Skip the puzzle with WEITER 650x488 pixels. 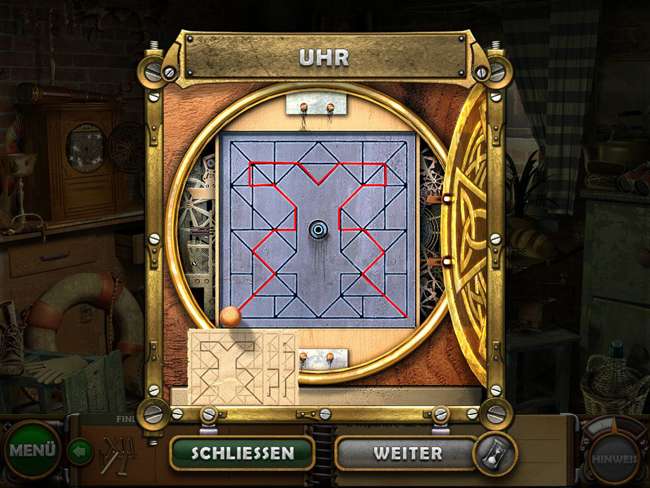(x=407, y=452)
